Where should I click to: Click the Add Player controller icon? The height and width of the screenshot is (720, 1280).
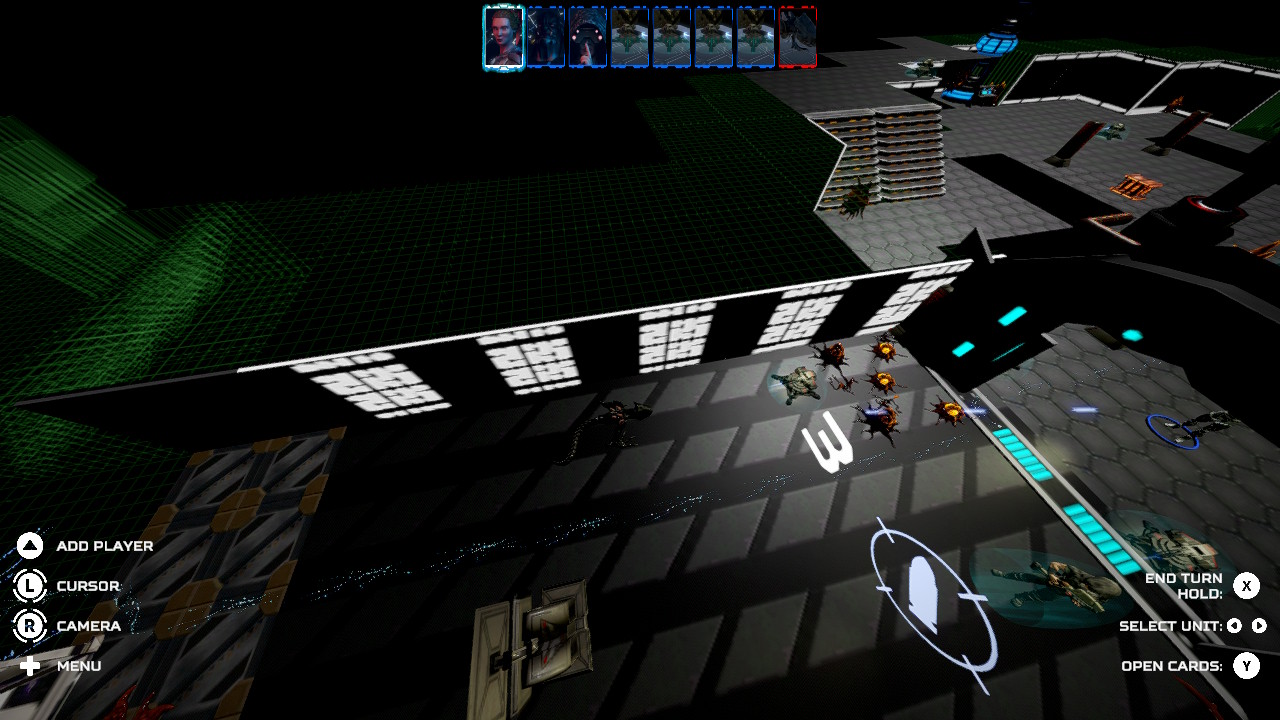pos(30,545)
